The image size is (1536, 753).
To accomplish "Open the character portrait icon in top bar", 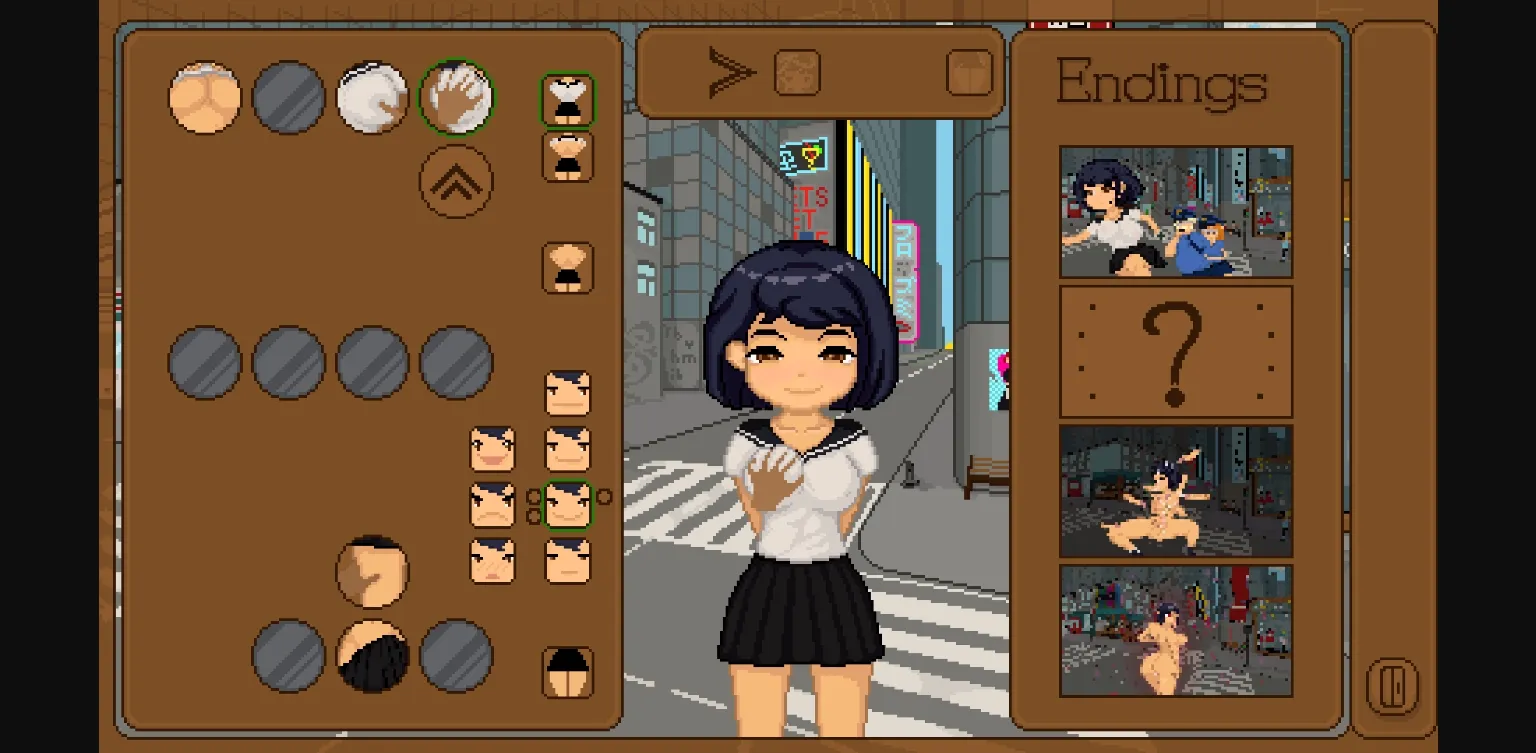I will pyautogui.click(x=797, y=70).
